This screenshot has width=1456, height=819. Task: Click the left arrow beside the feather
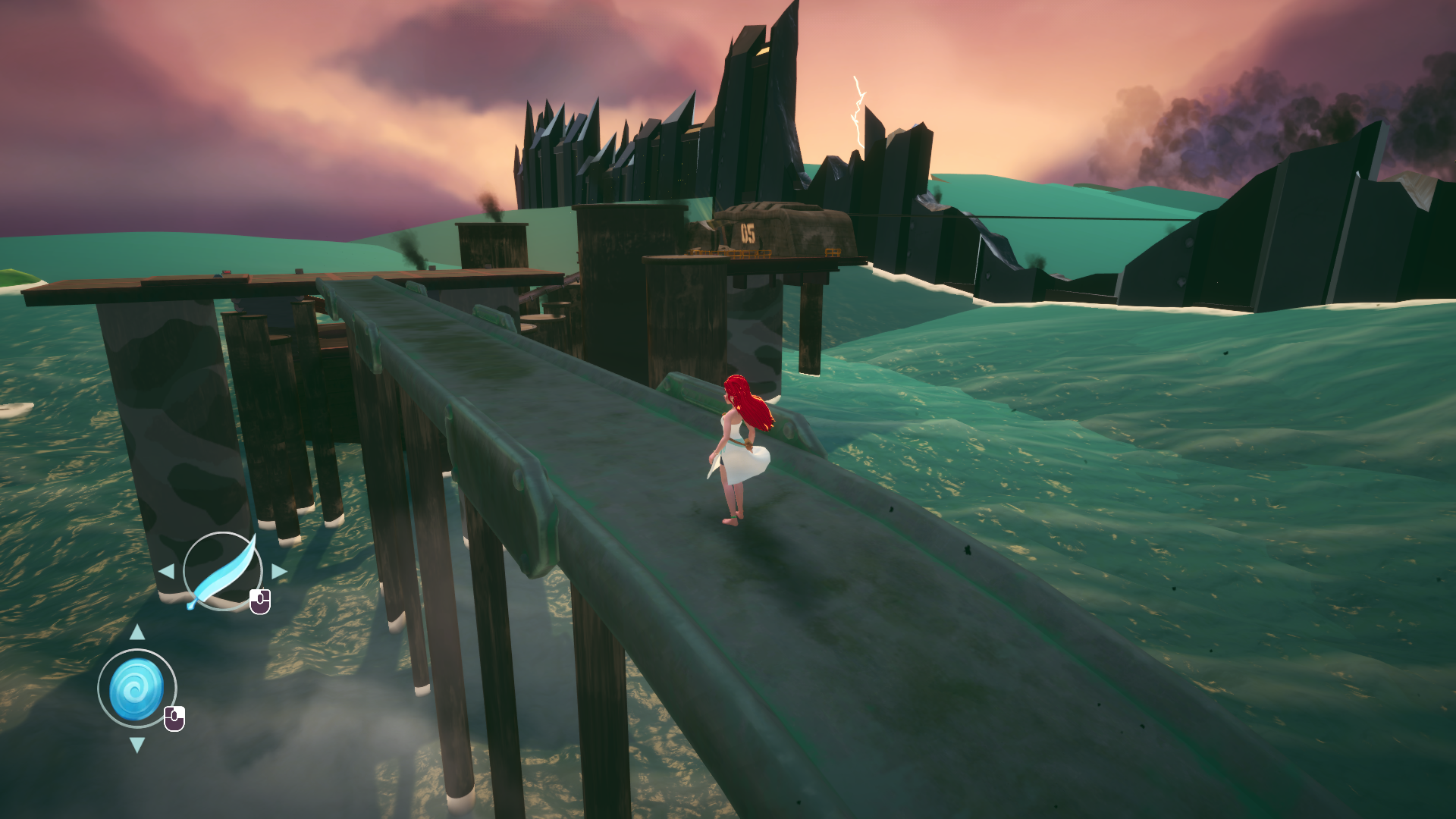point(167,571)
